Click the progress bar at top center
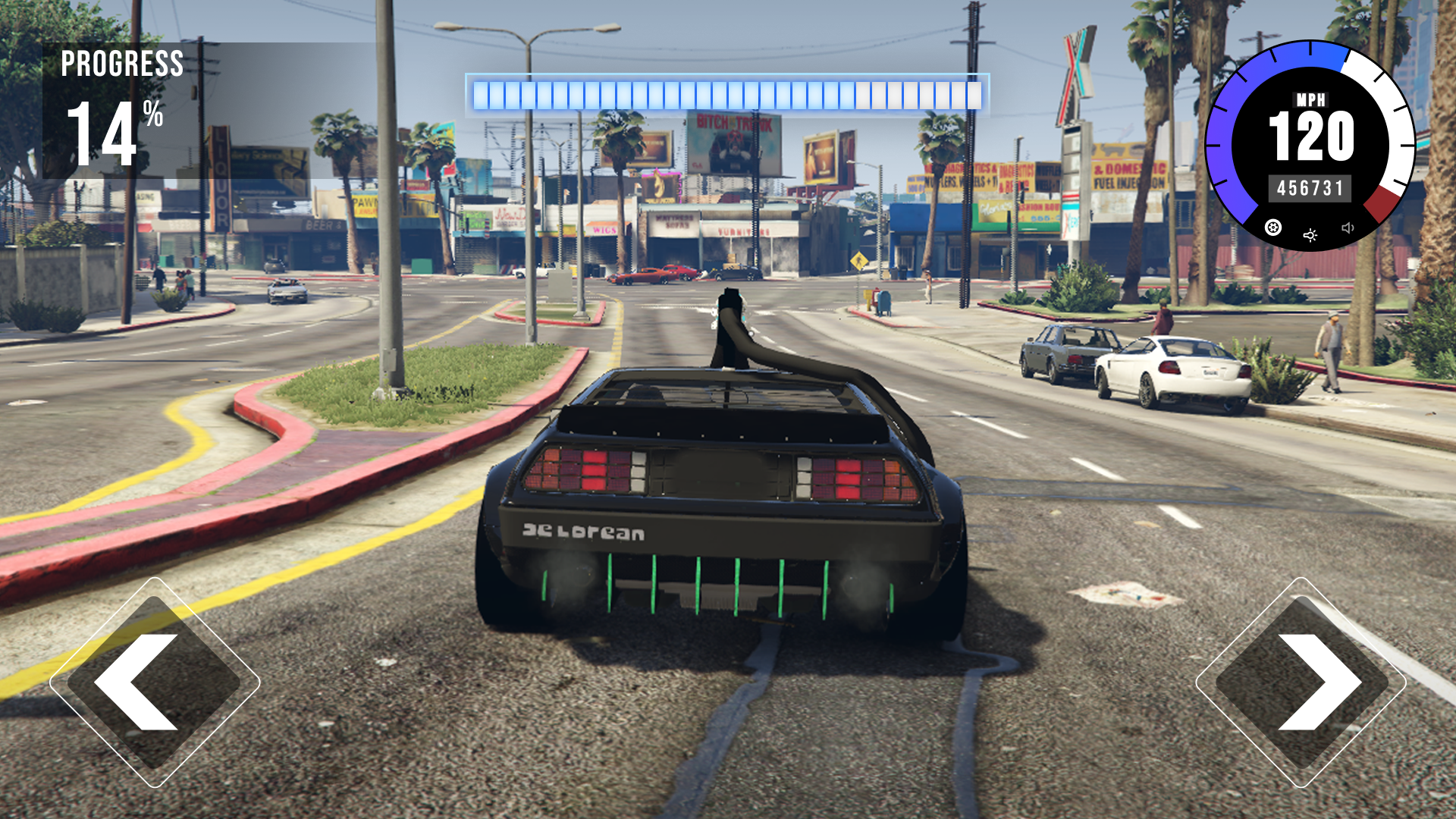This screenshot has width=1456, height=819. coord(728,93)
